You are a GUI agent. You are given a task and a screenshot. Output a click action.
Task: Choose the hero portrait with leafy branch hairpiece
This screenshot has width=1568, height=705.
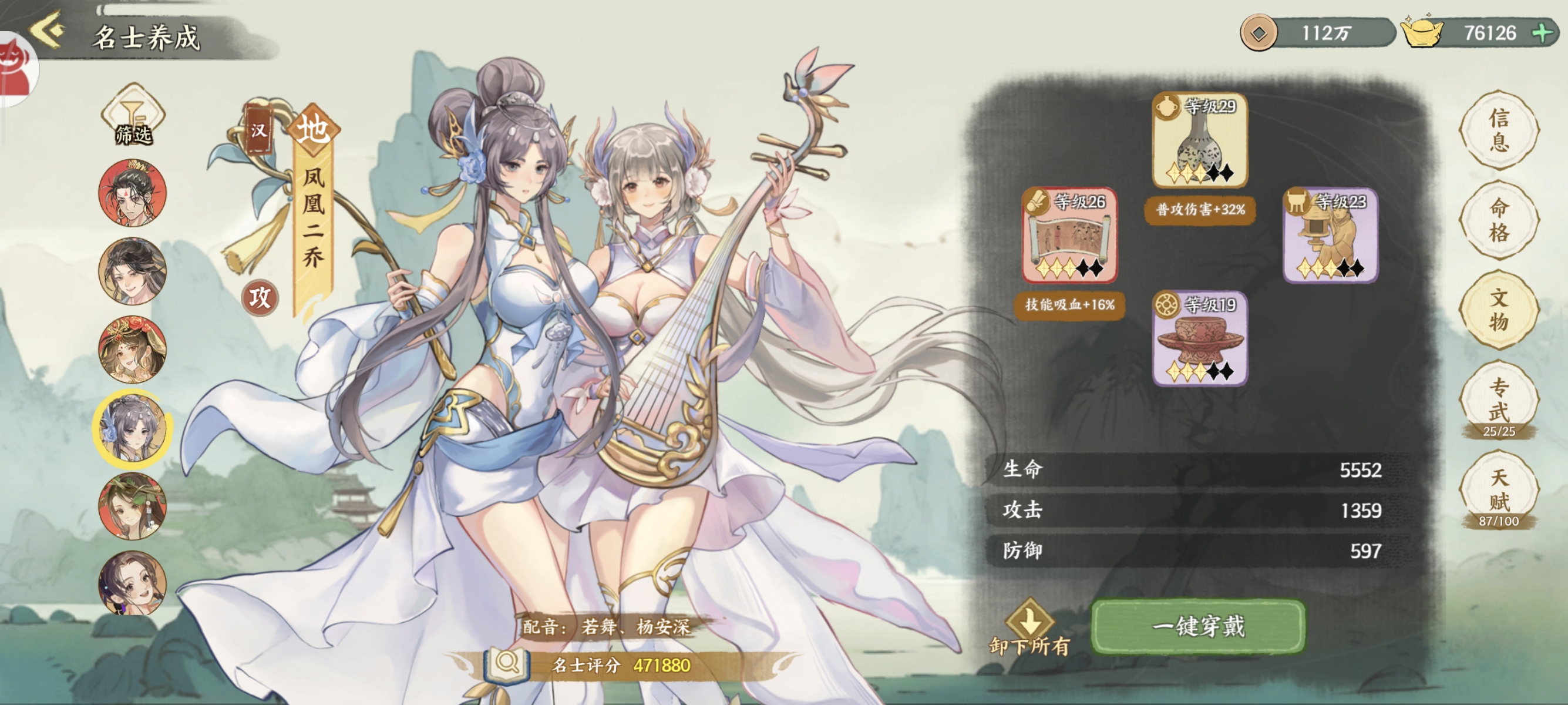click(x=133, y=506)
